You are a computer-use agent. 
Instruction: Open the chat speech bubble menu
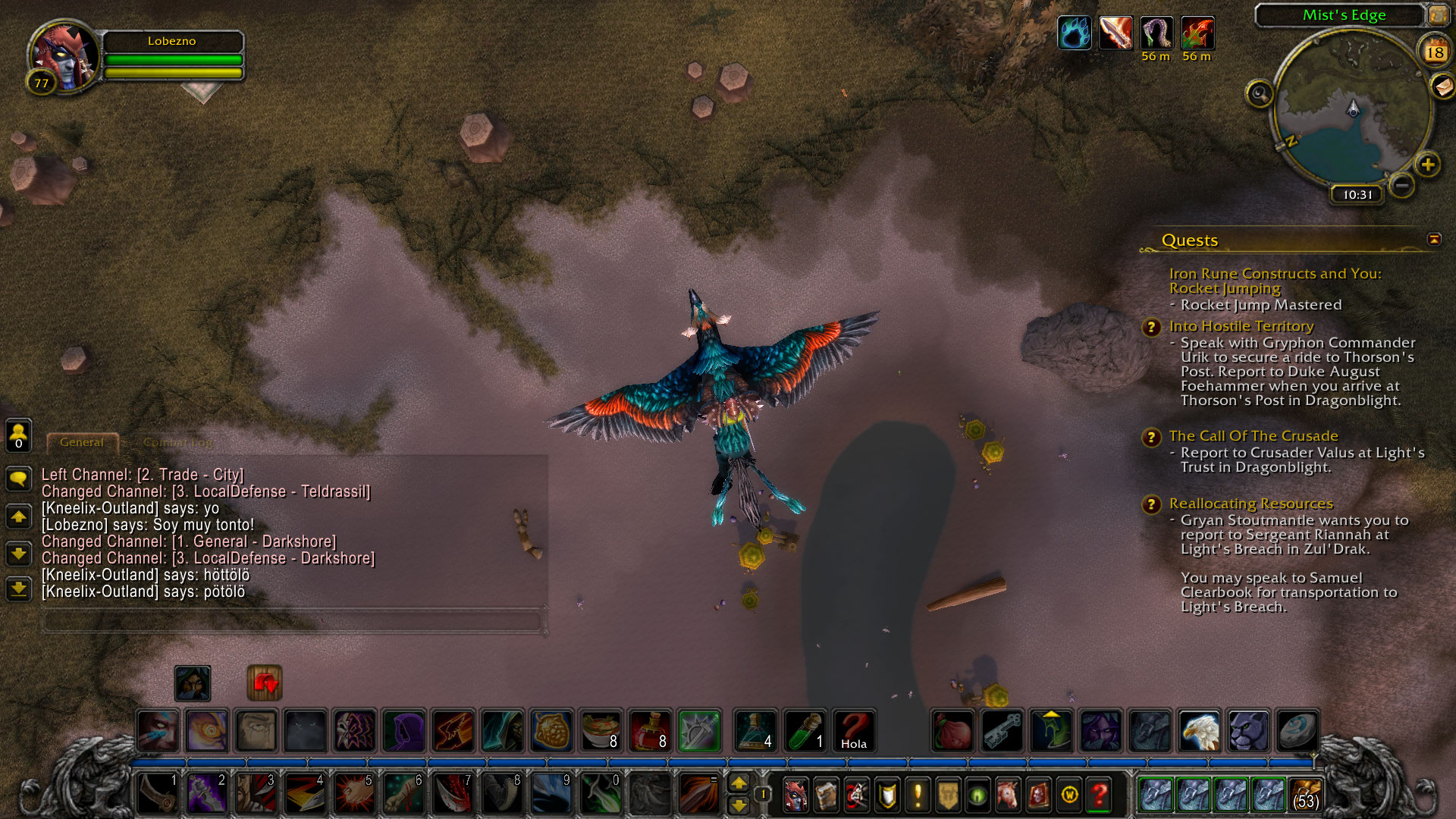(x=19, y=478)
